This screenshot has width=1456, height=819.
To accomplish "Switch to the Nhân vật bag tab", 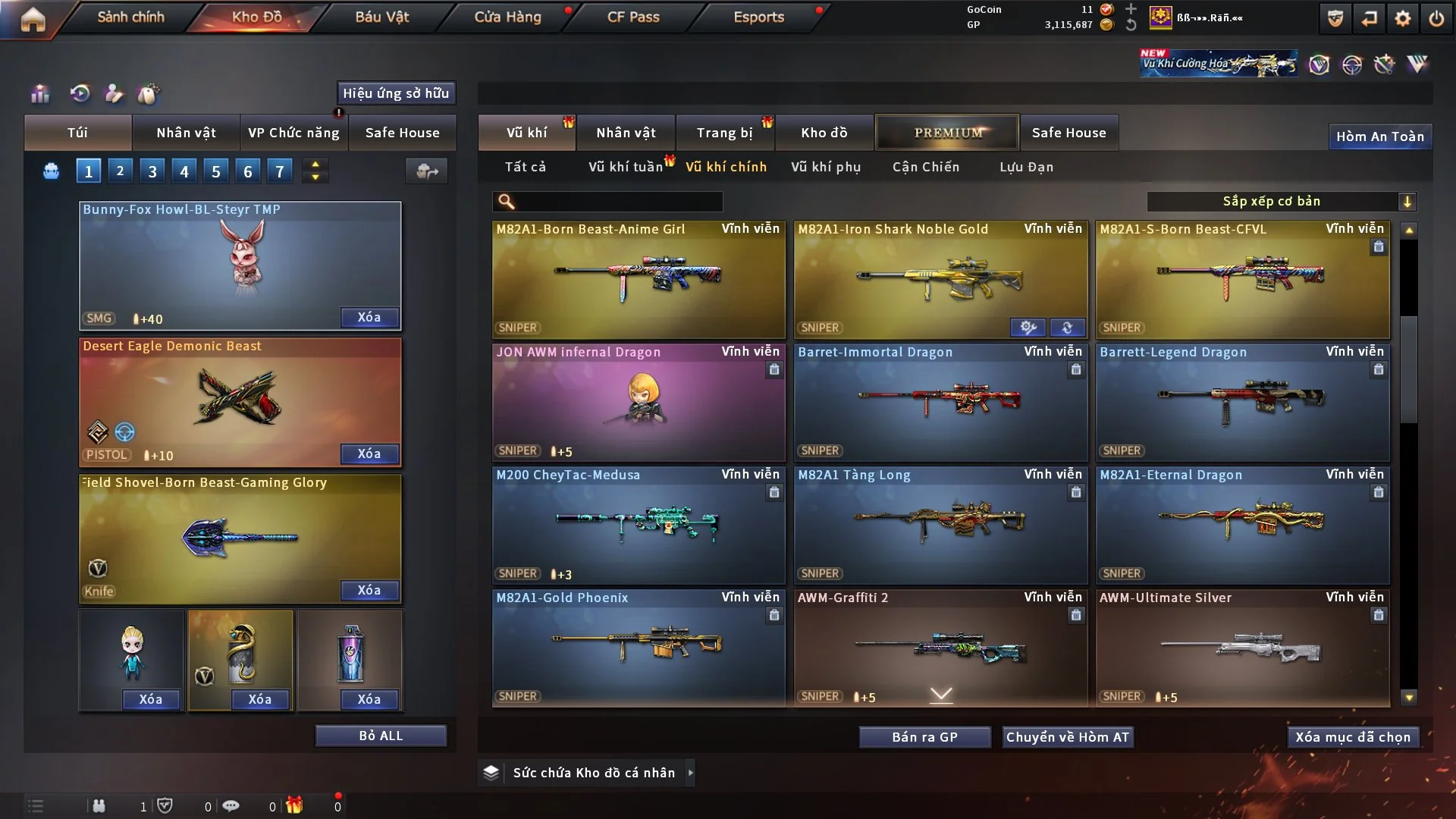I will click(x=186, y=133).
